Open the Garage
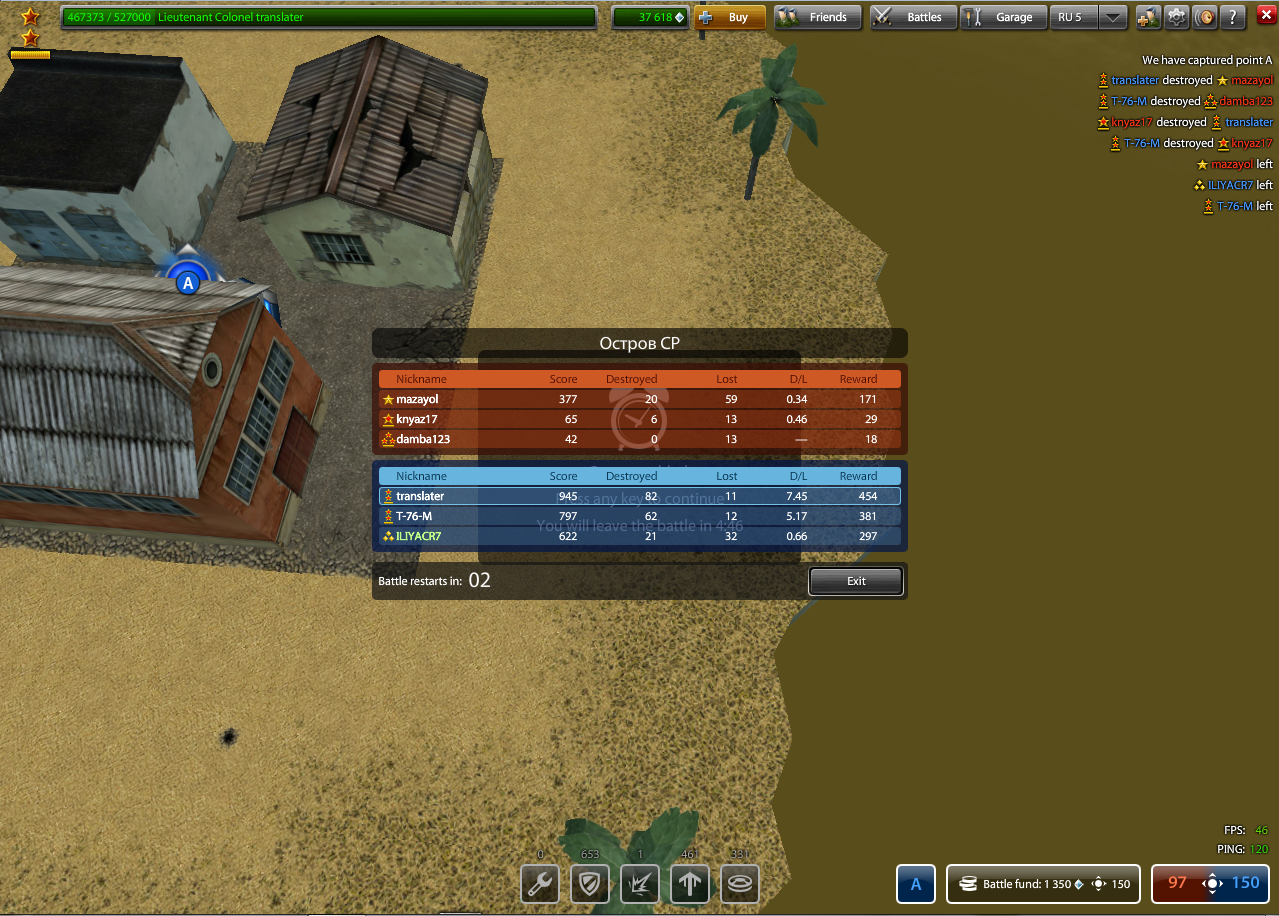Screen dimensions: 1279x916 pos(1003,17)
